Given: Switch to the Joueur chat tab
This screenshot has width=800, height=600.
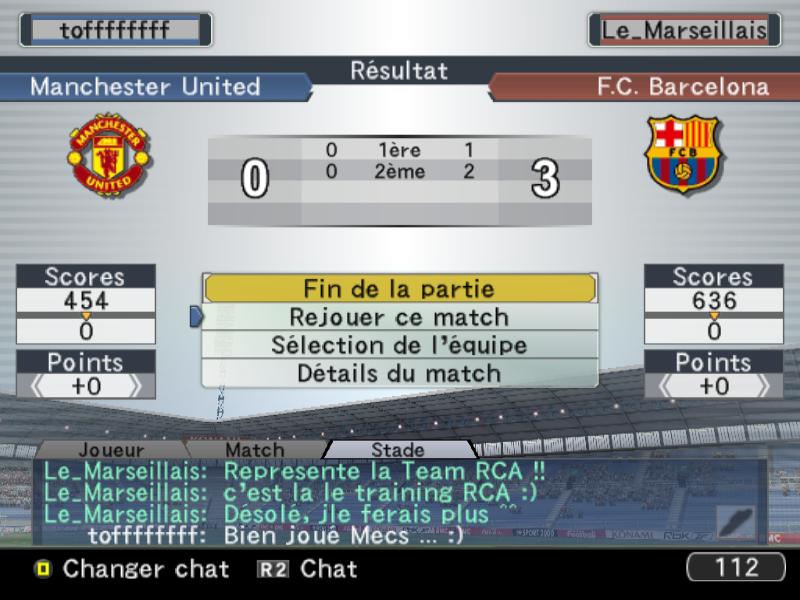Looking at the screenshot, I should click(x=110, y=450).
